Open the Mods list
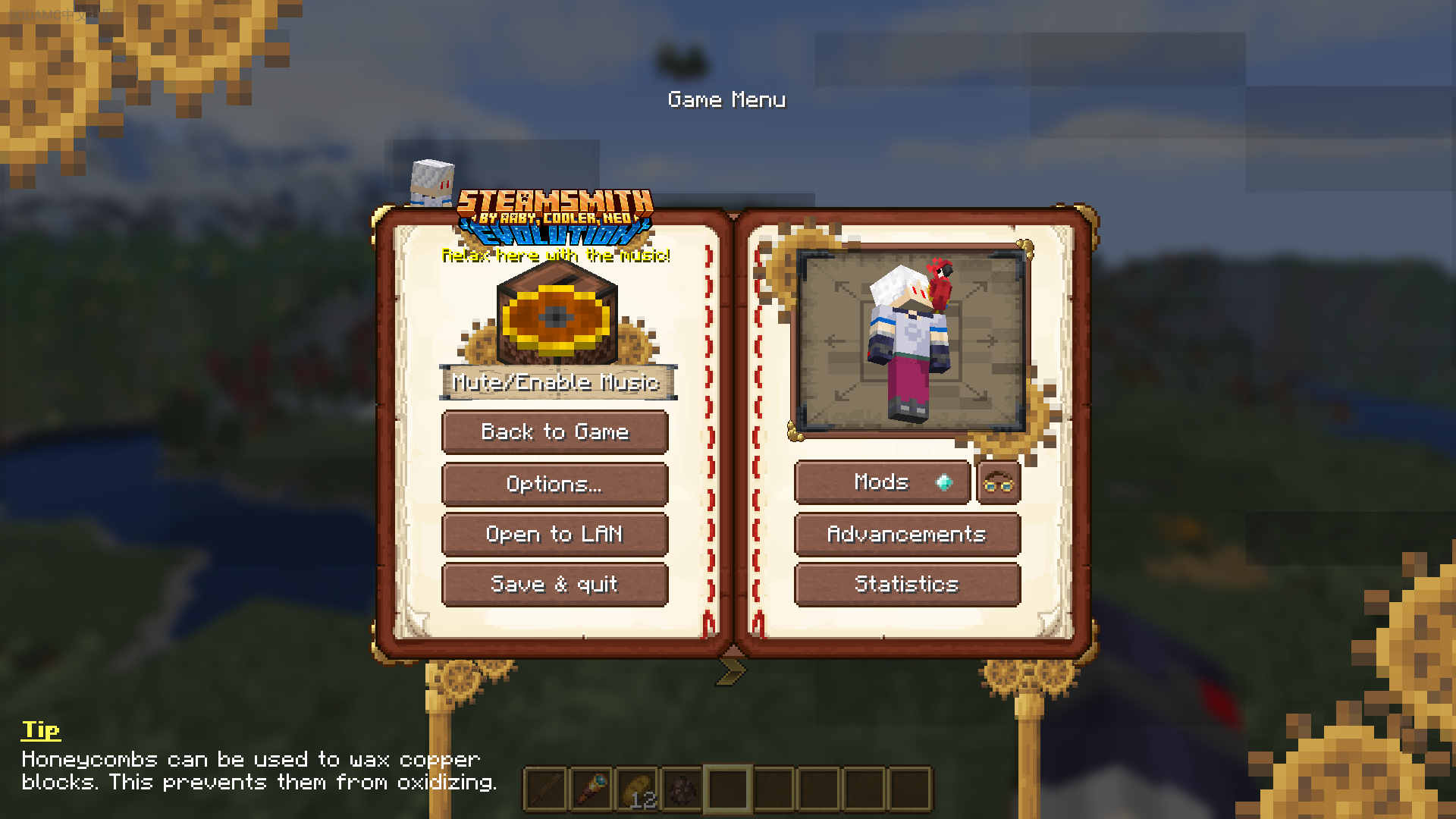1456x819 pixels. pos(882,482)
